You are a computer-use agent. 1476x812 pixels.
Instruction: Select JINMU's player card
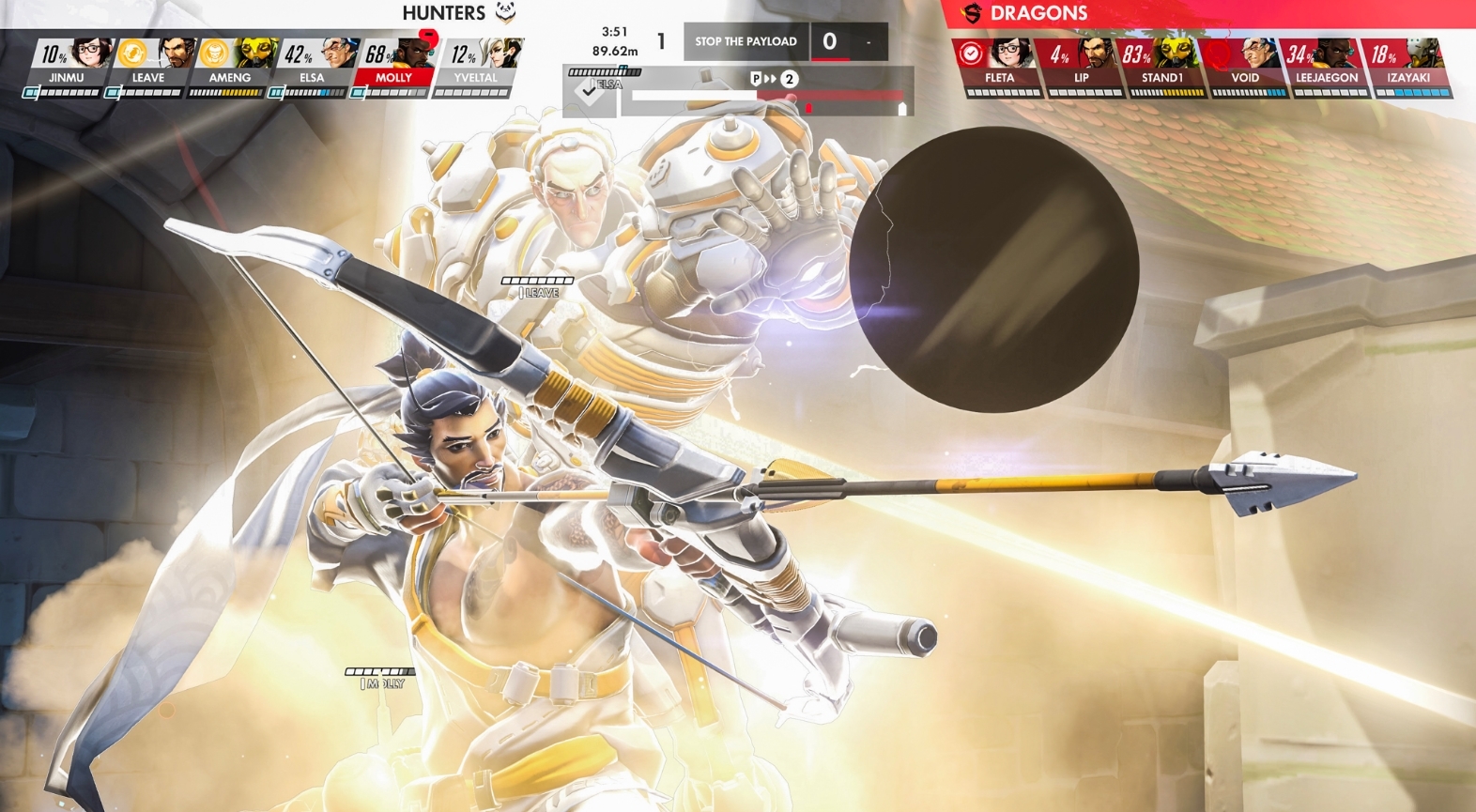click(x=67, y=67)
